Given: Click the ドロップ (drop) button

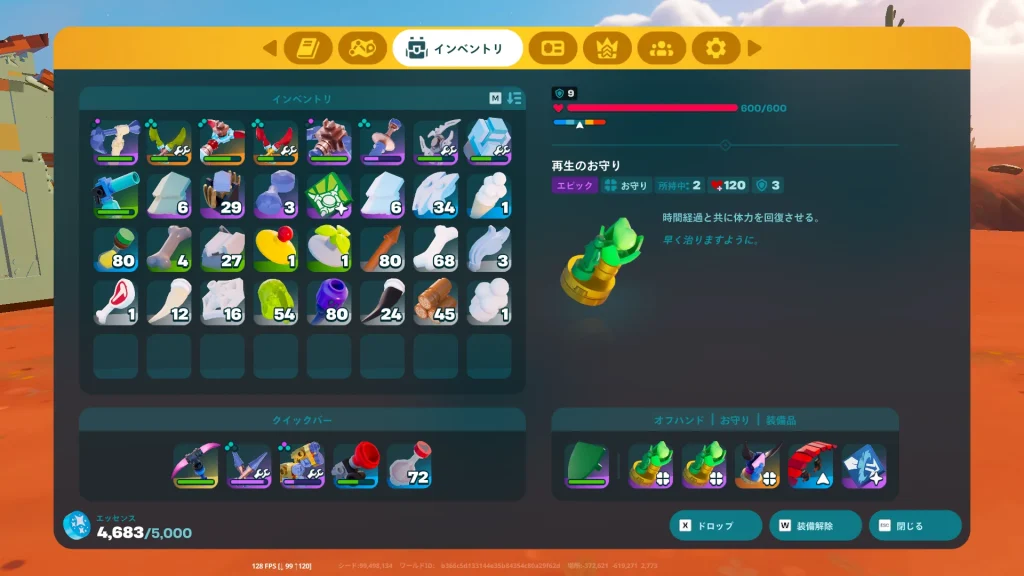Looking at the screenshot, I should point(715,525).
